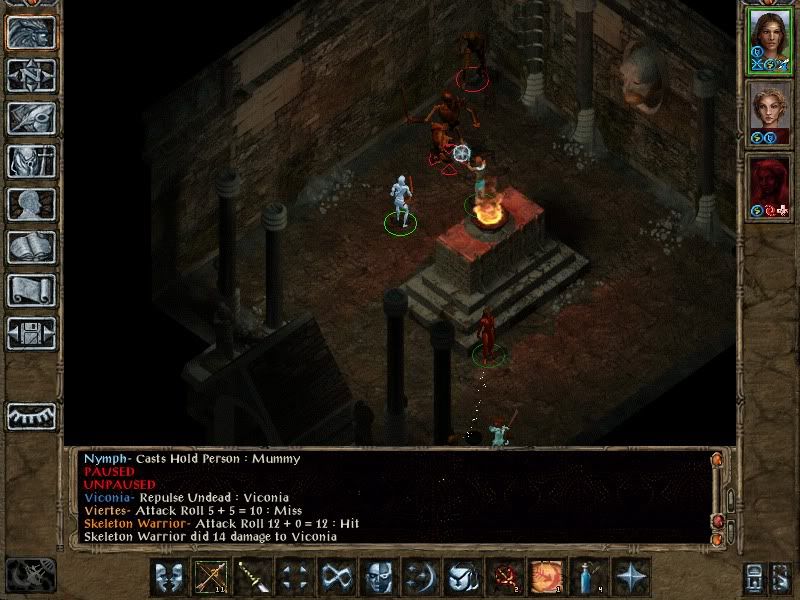Cast the red quick spell icon
This screenshot has height=600, width=800.
point(504,577)
